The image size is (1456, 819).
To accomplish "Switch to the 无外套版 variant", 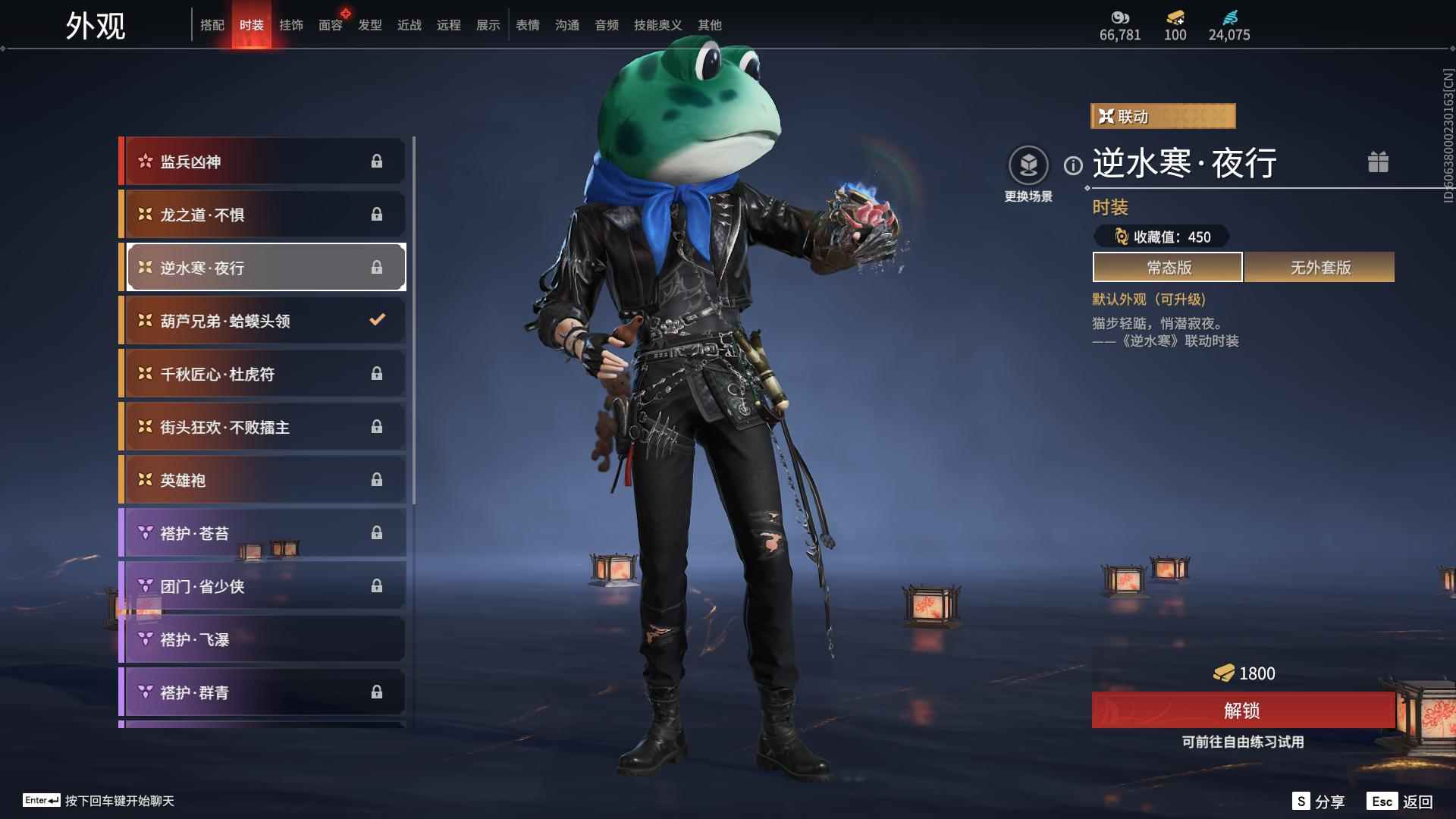I will pos(1319,268).
